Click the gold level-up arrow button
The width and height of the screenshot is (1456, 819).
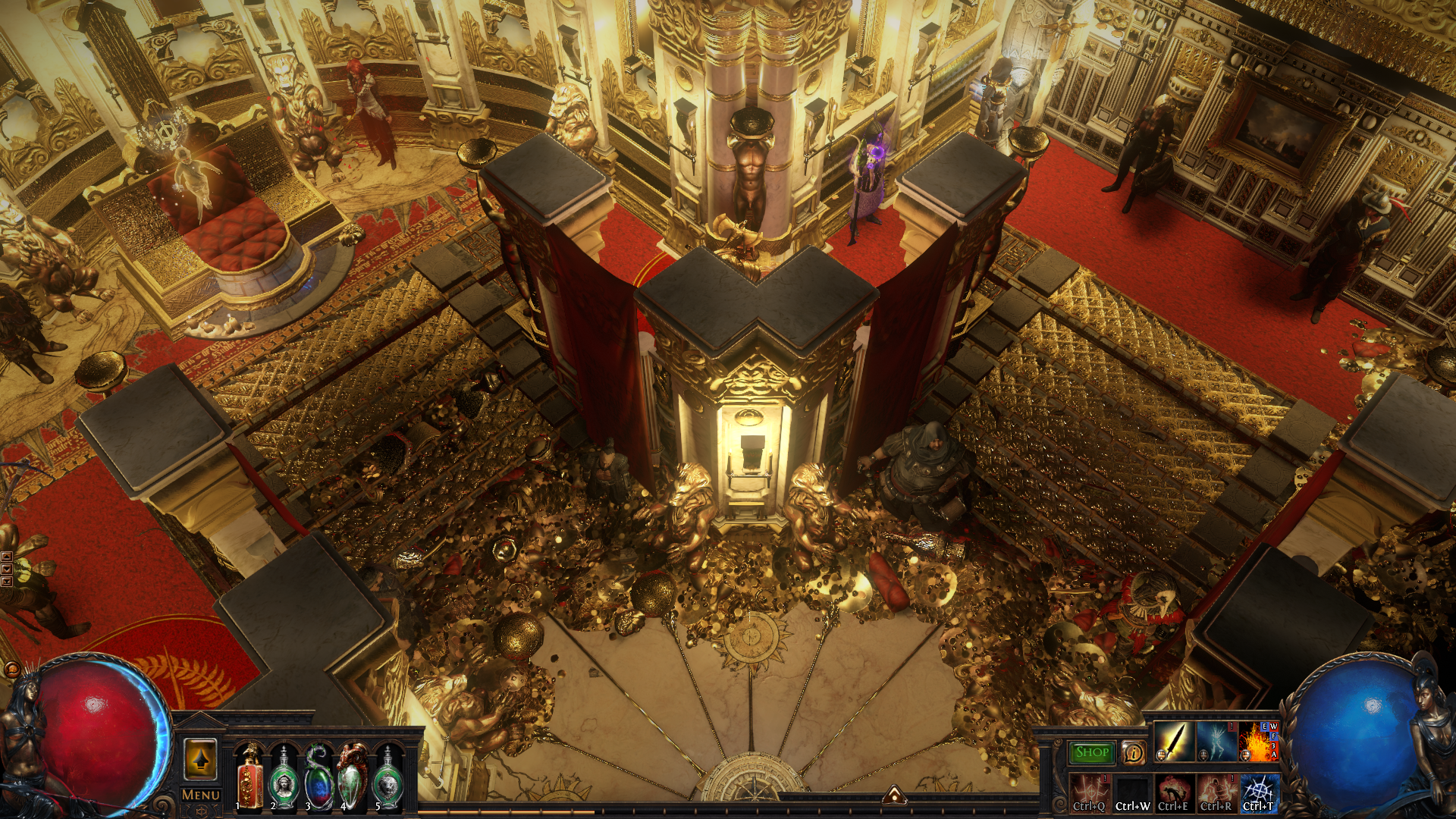(200, 759)
